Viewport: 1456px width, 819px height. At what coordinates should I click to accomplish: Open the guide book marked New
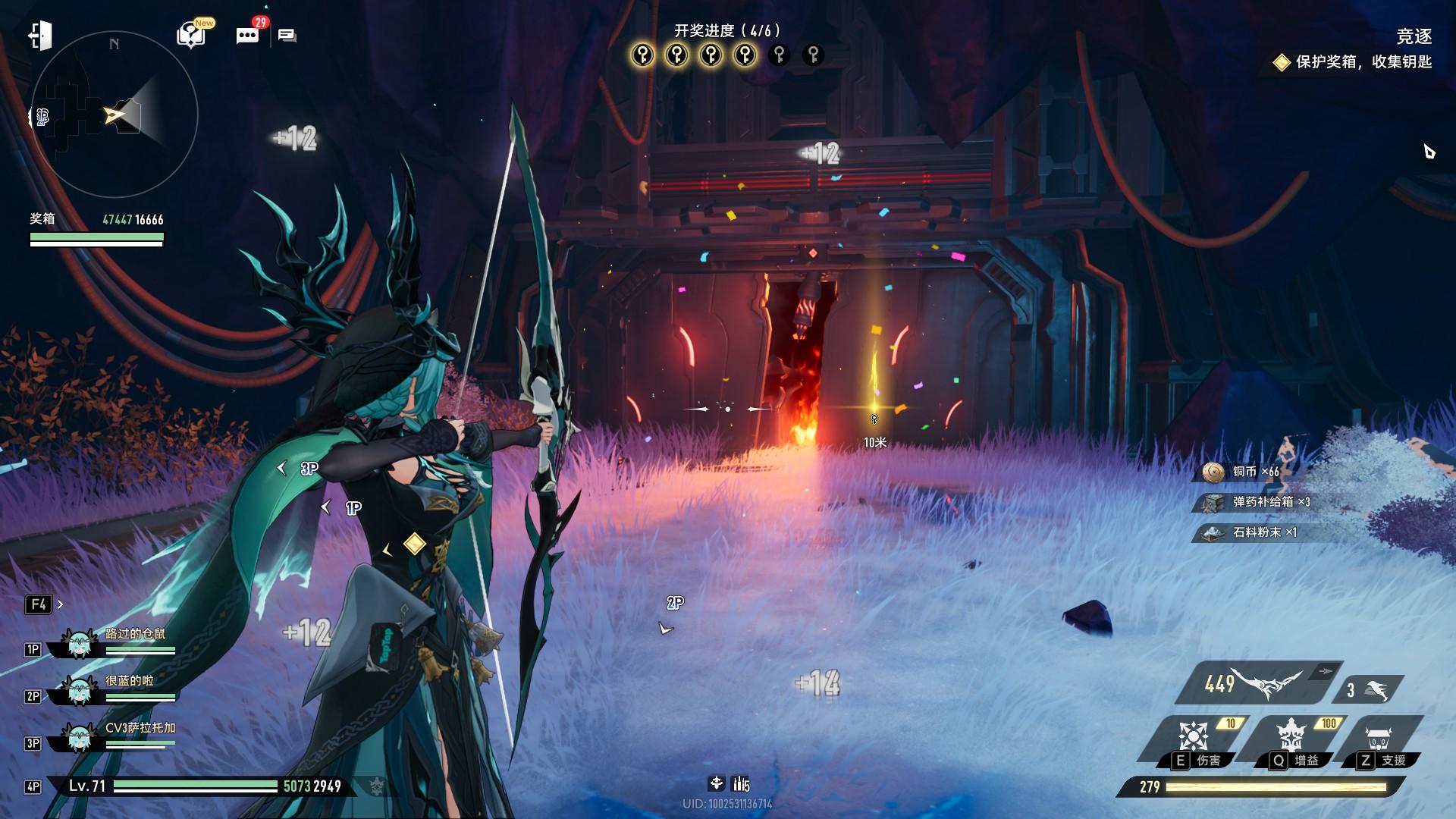pyautogui.click(x=191, y=35)
